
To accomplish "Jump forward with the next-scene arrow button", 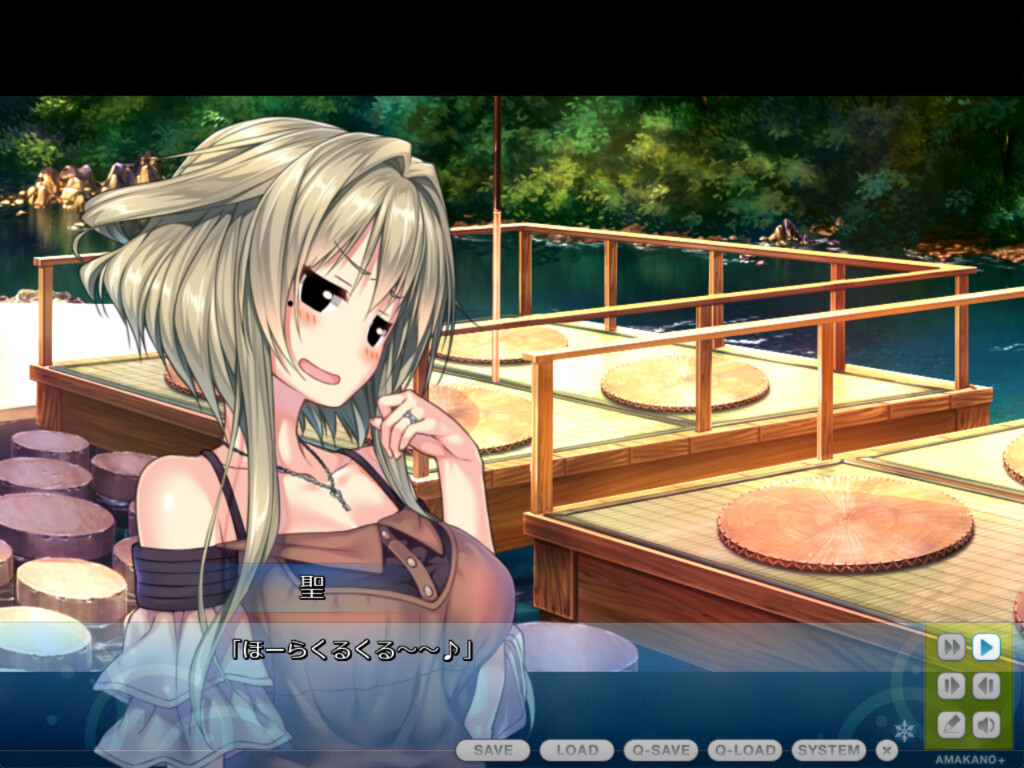I will (x=951, y=686).
